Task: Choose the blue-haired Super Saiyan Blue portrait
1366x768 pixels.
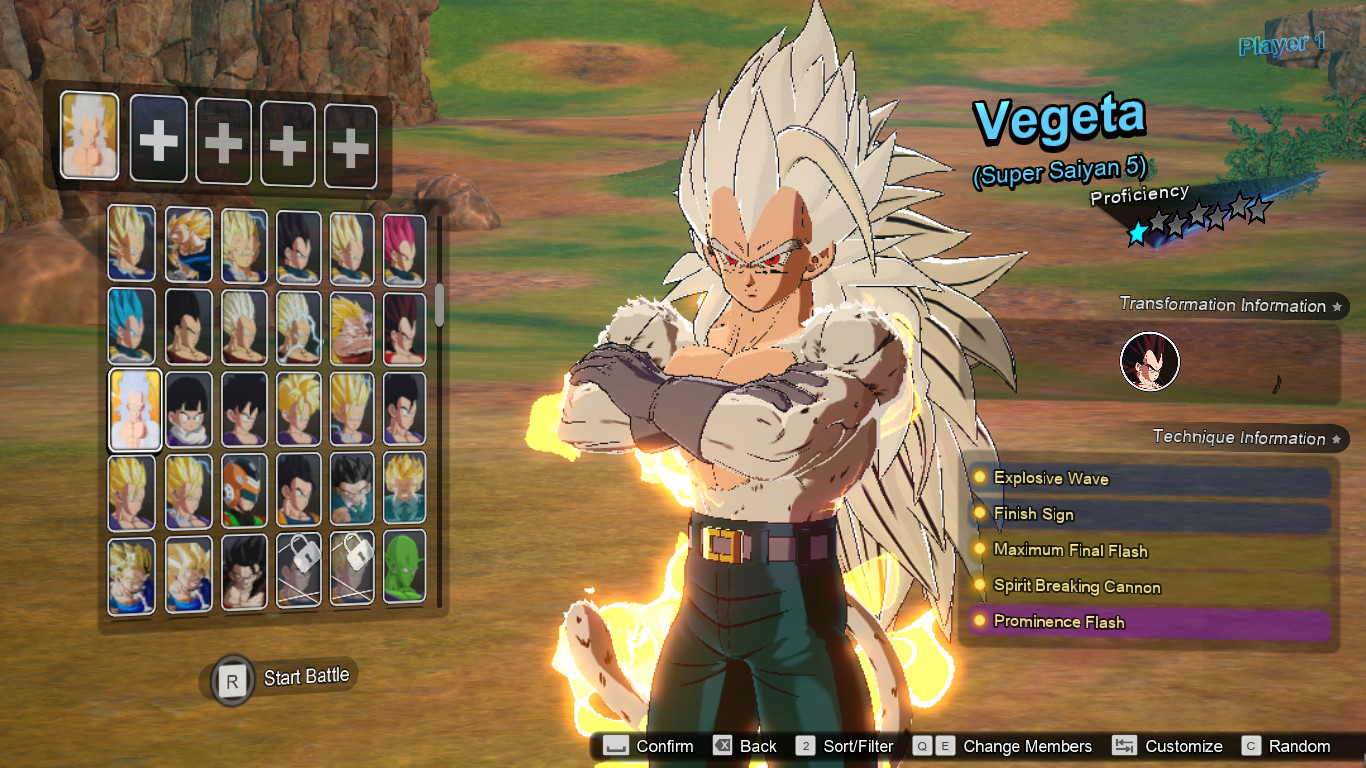Action: [x=132, y=326]
